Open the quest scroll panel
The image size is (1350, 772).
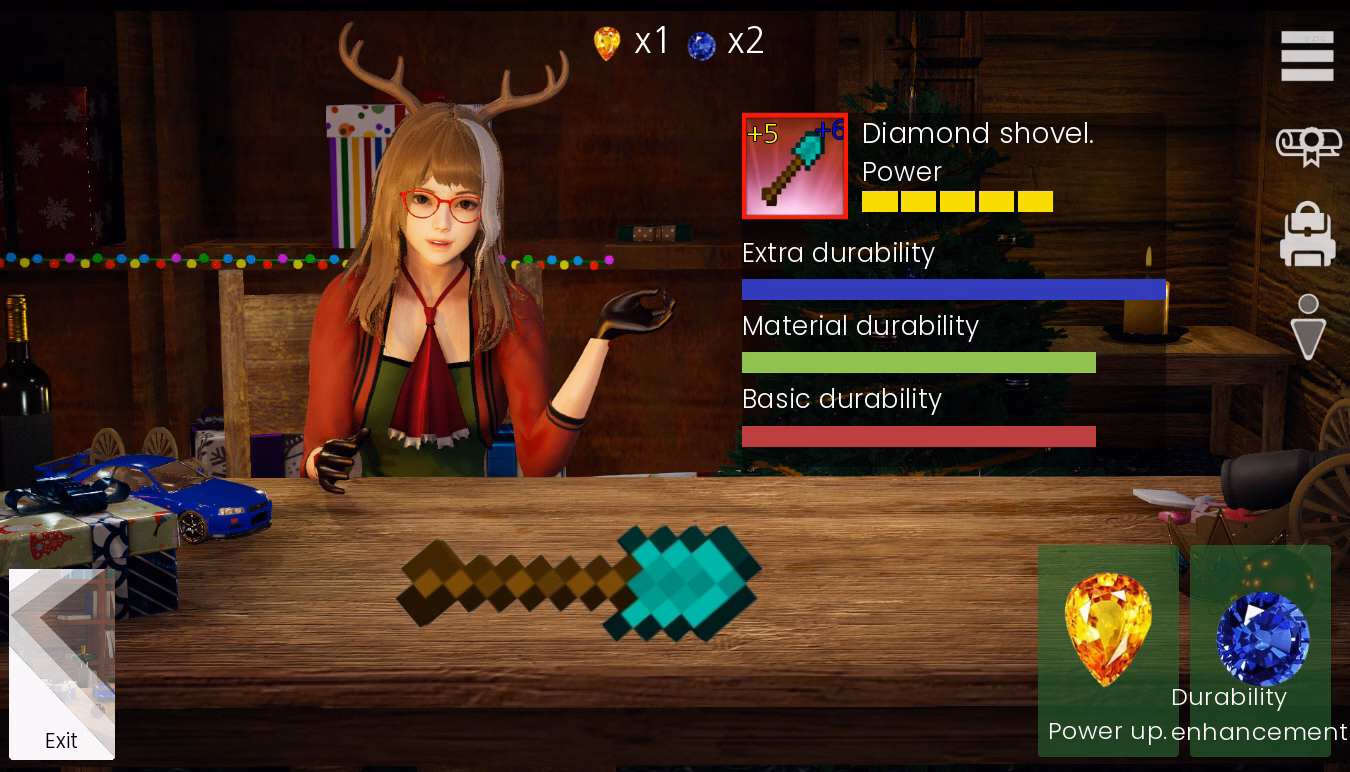coord(1306,145)
